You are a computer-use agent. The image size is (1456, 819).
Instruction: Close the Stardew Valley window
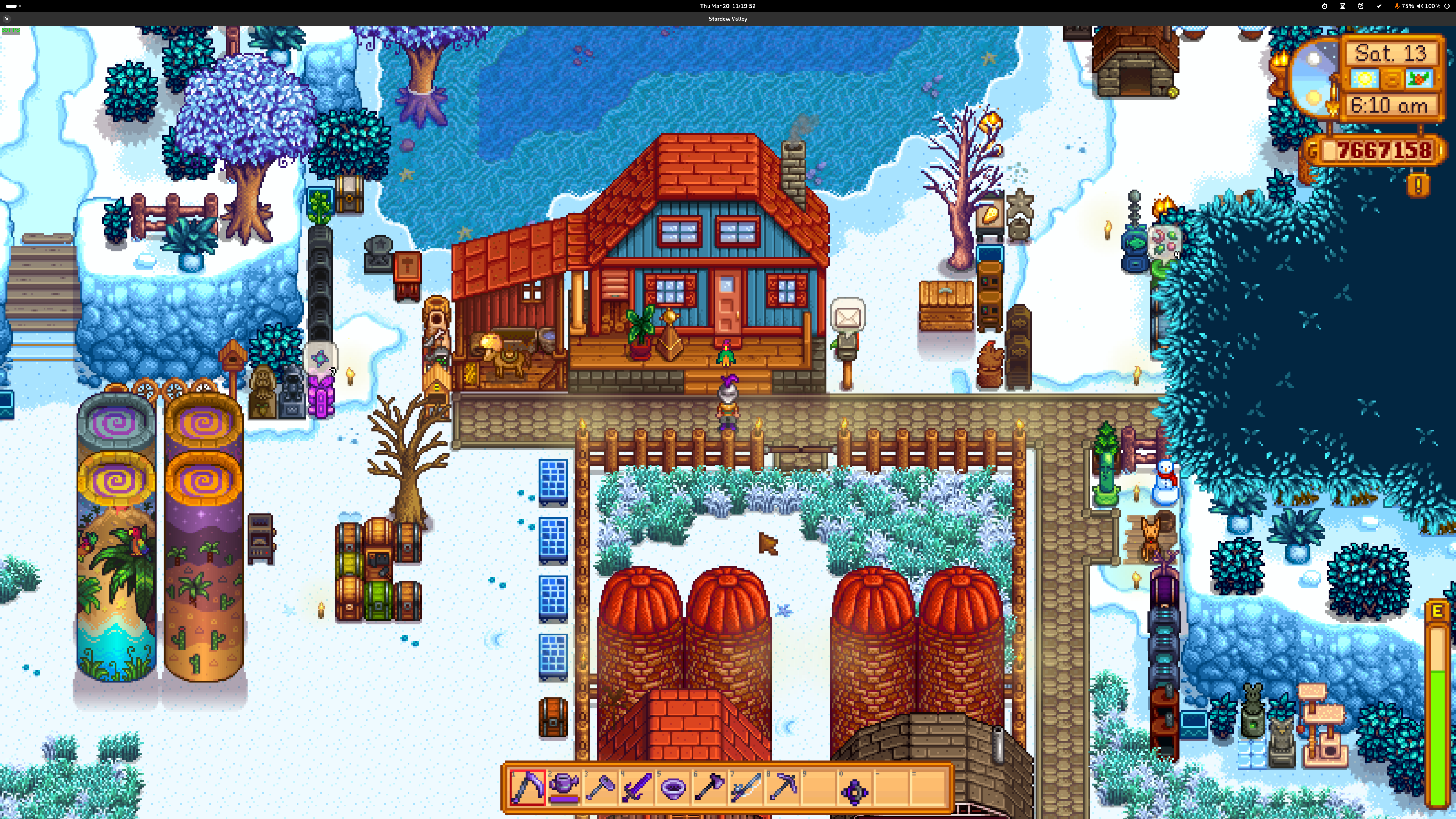pos(7,19)
